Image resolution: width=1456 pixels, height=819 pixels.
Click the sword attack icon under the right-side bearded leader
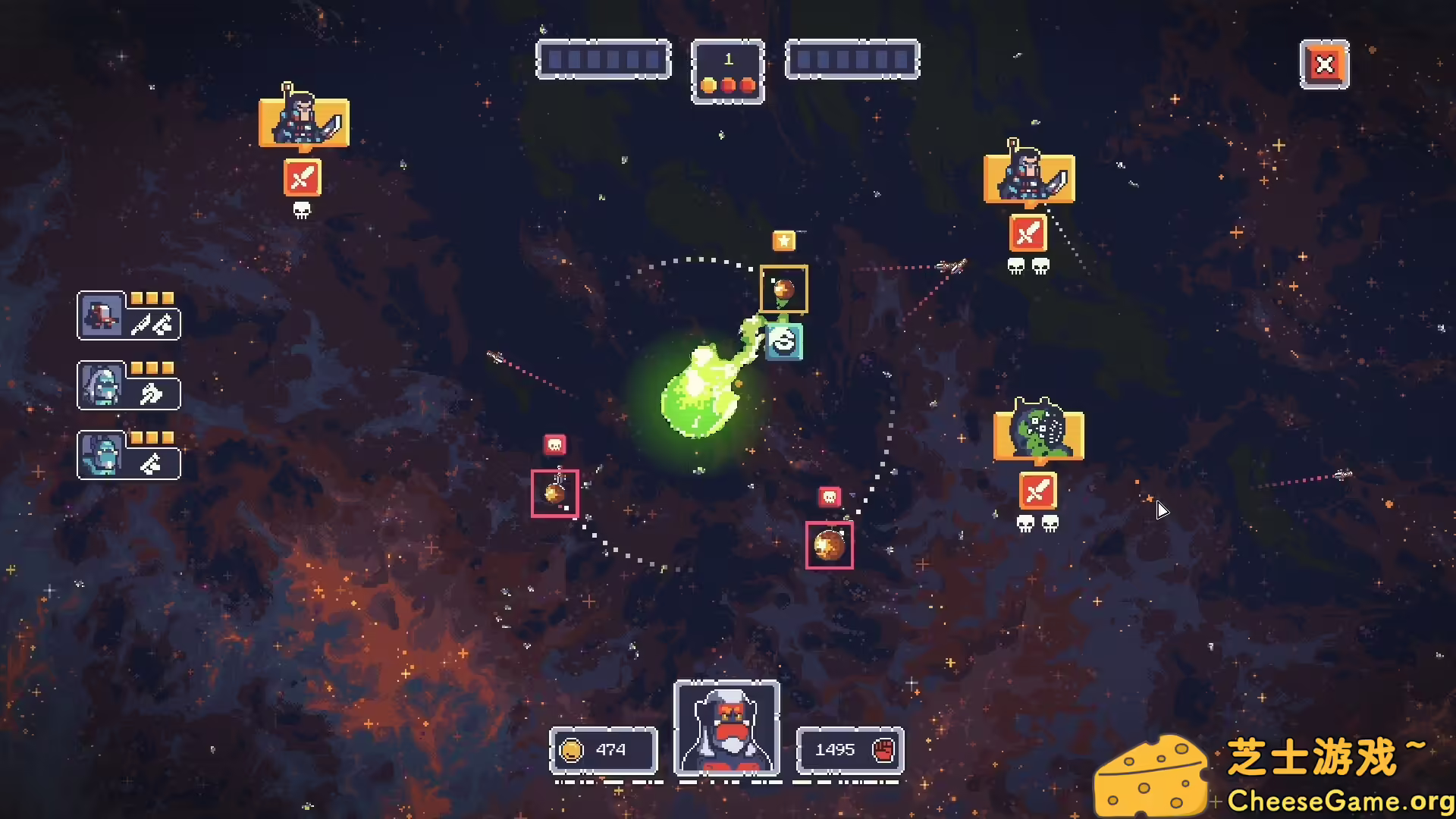[x=1028, y=234]
